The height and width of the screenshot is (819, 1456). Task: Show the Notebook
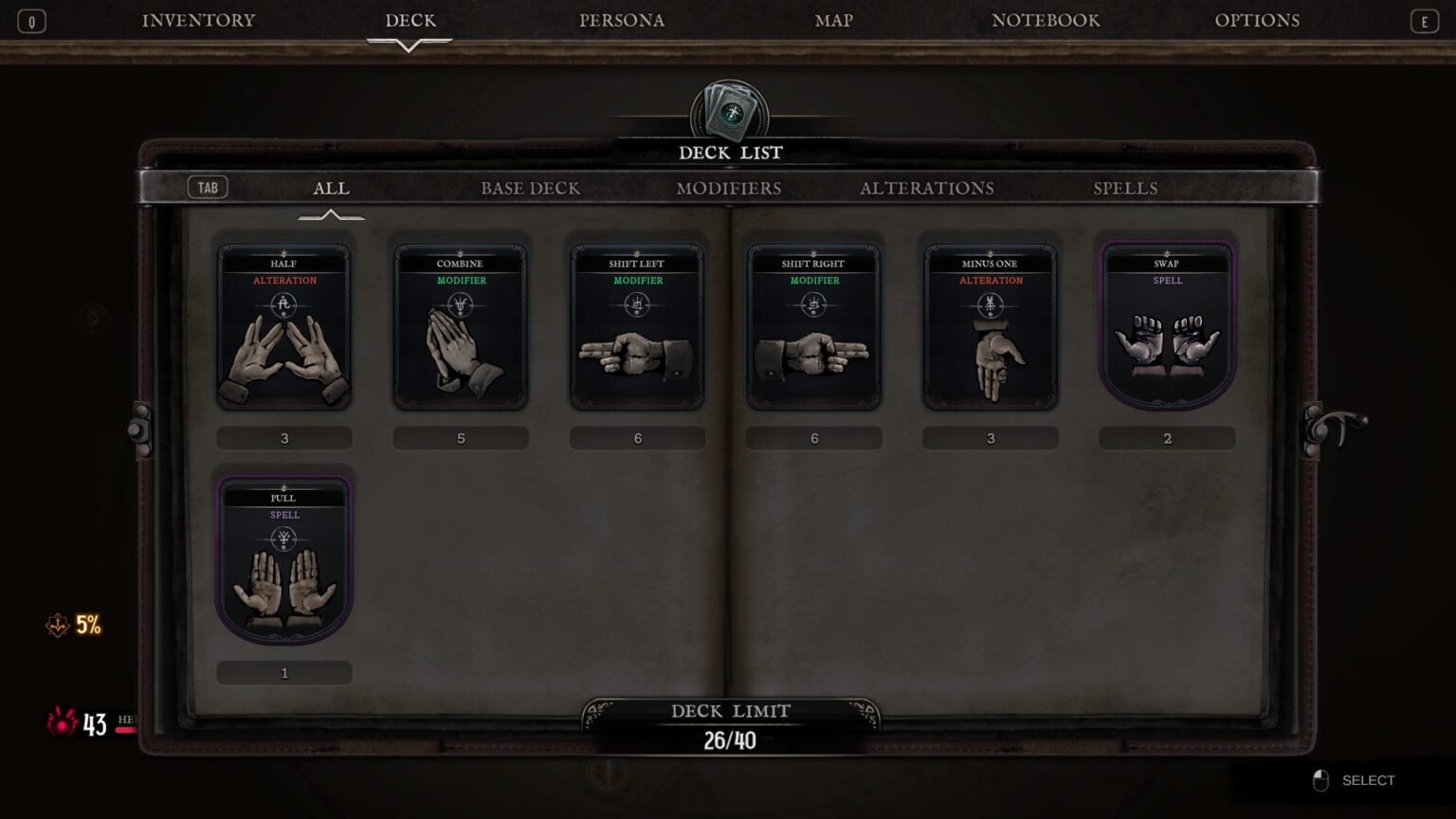1046,21
